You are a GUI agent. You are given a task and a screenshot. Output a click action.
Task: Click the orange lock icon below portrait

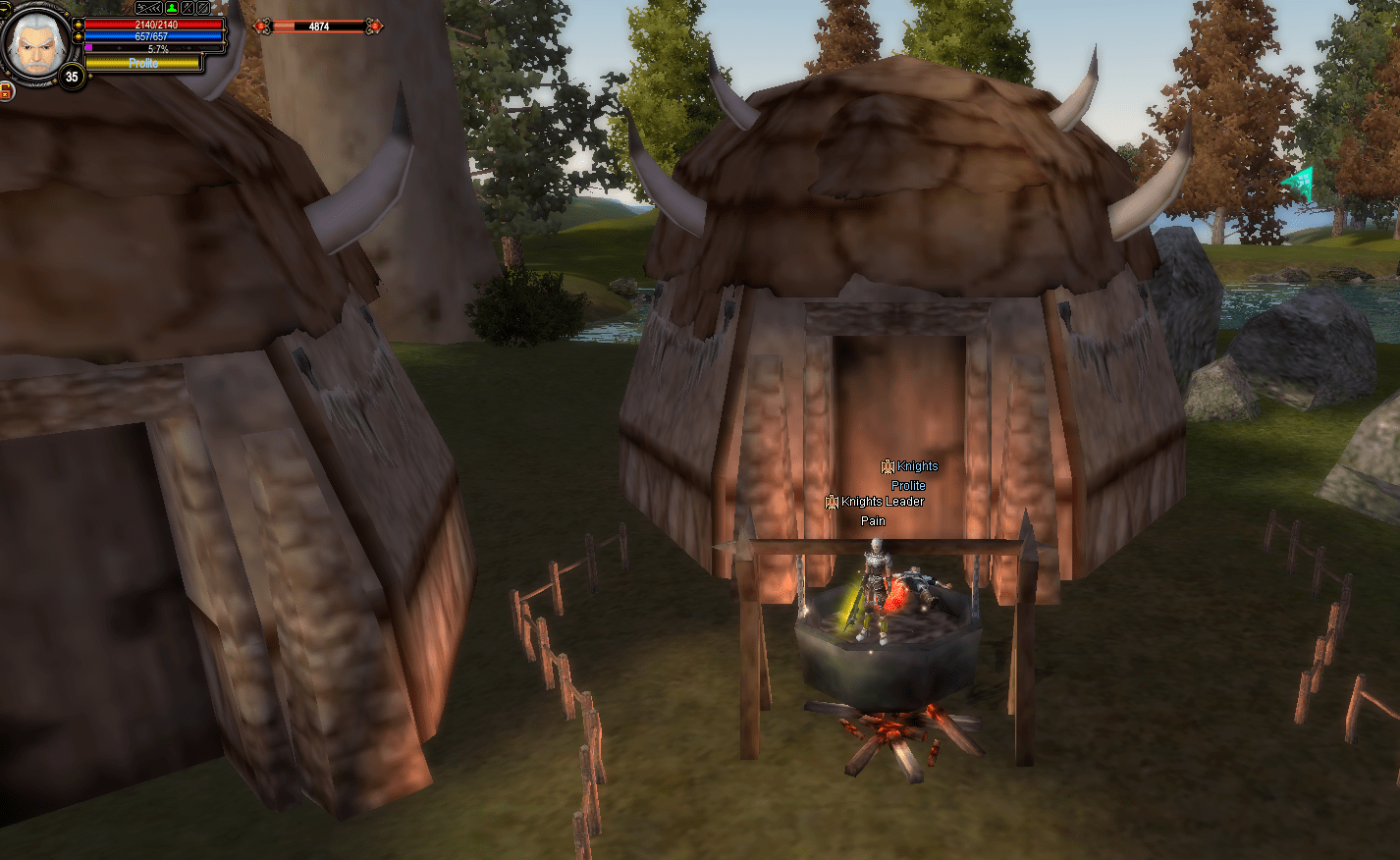(6, 91)
